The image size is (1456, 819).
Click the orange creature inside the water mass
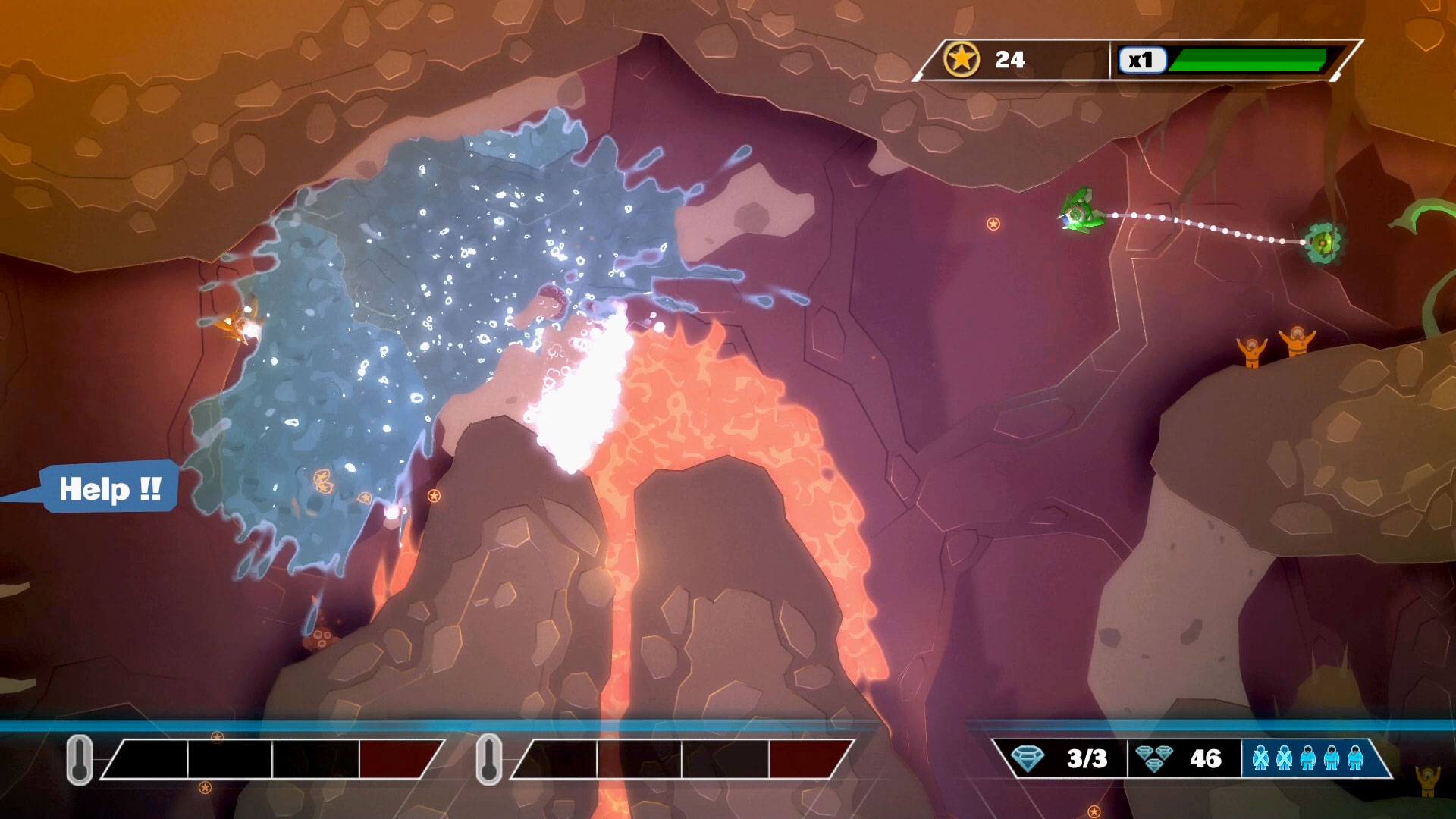point(240,324)
